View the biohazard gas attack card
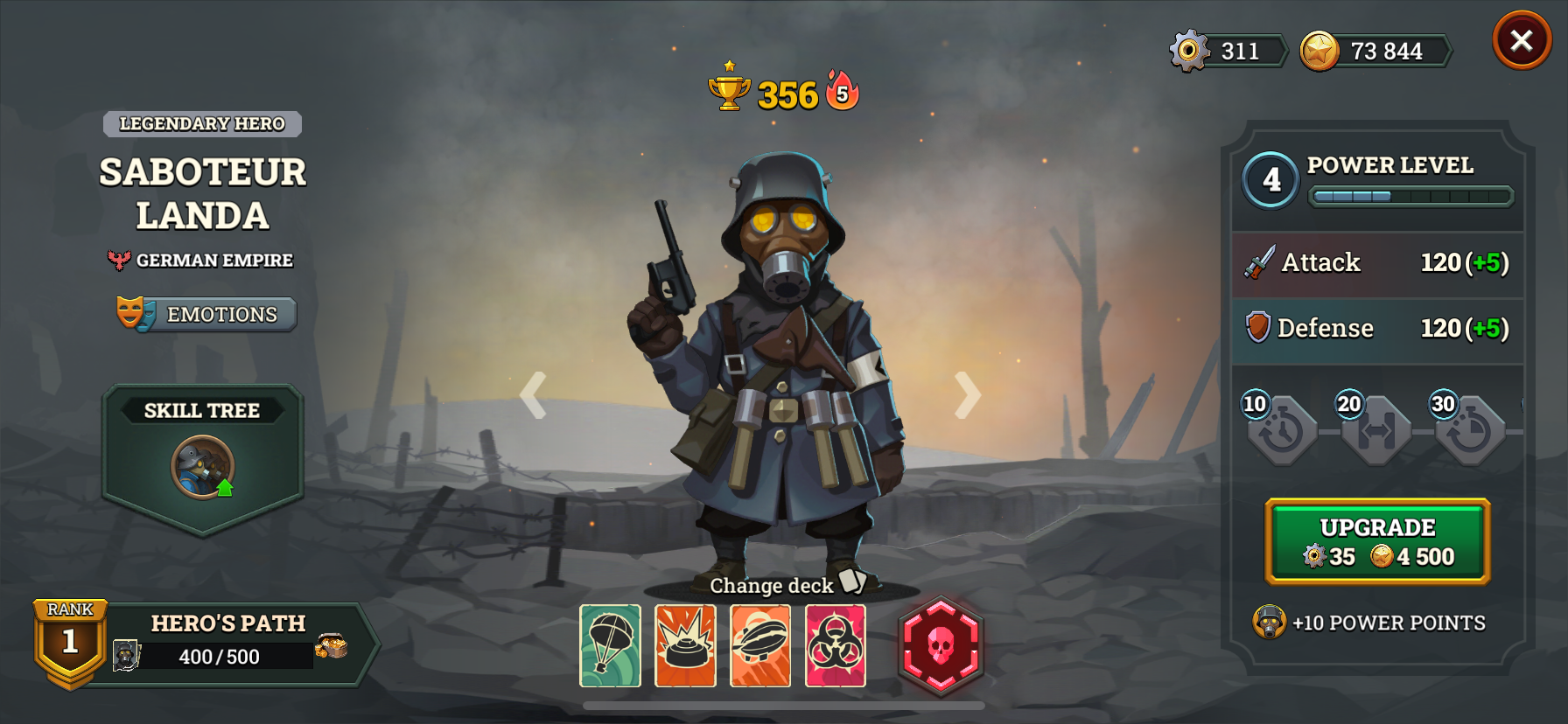The image size is (1568, 724). point(836,647)
